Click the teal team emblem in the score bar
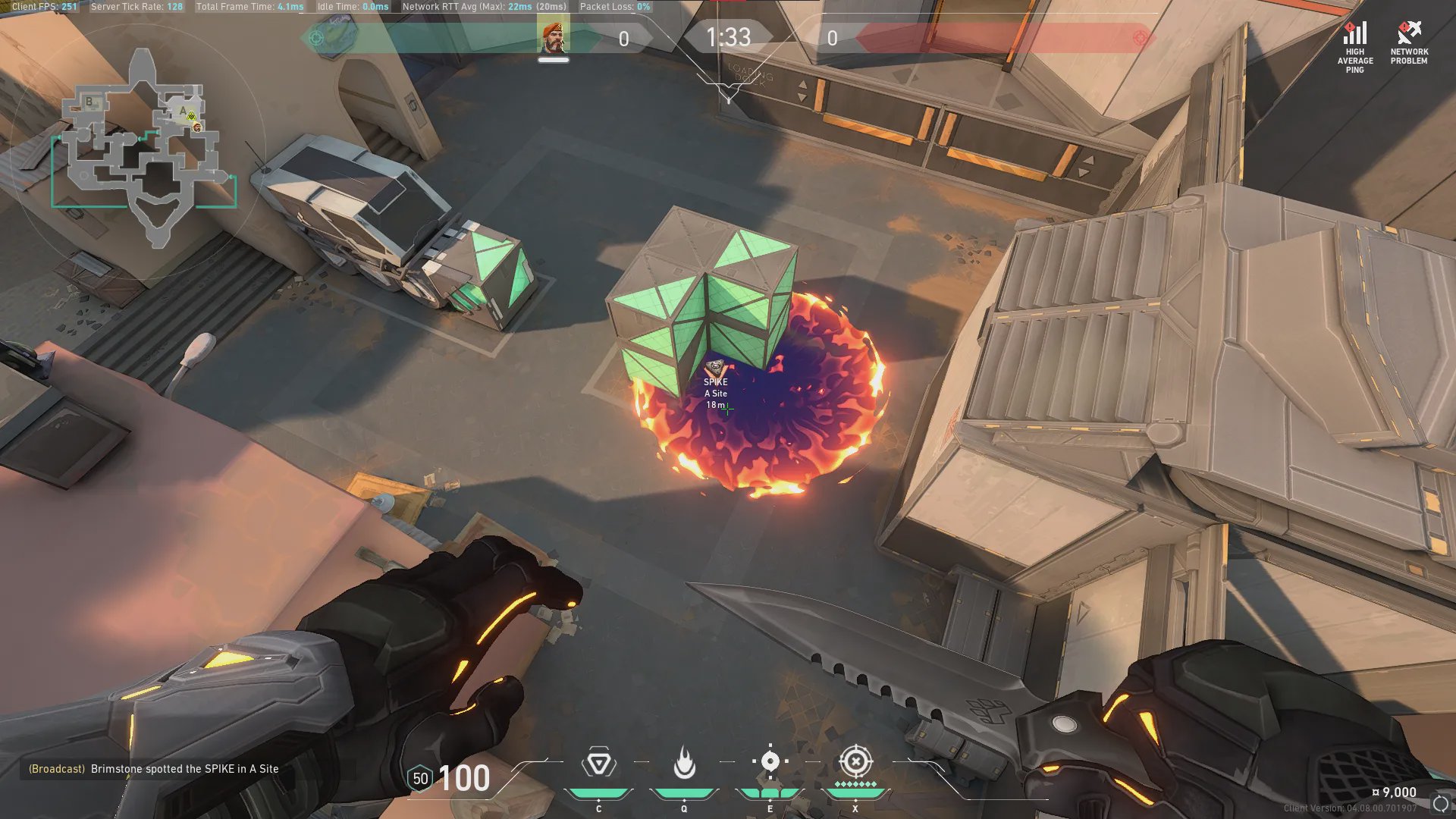 pos(317,38)
